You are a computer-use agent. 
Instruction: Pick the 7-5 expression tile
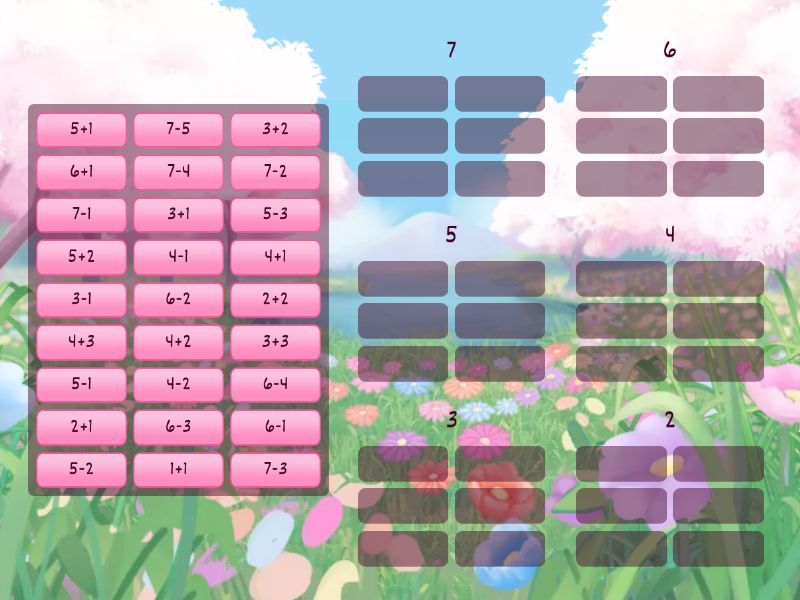point(178,129)
